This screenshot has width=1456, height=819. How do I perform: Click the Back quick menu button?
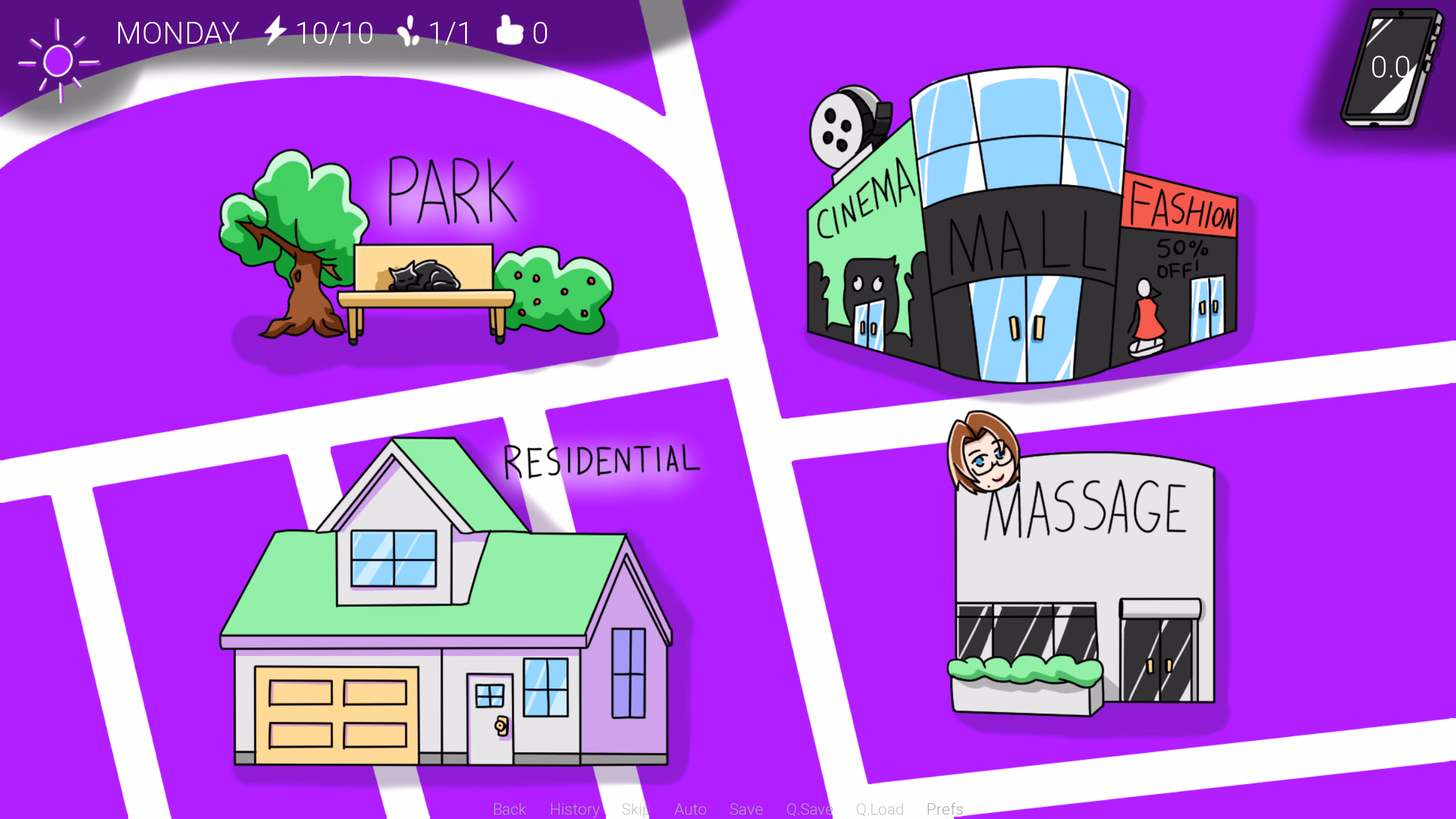[509, 809]
